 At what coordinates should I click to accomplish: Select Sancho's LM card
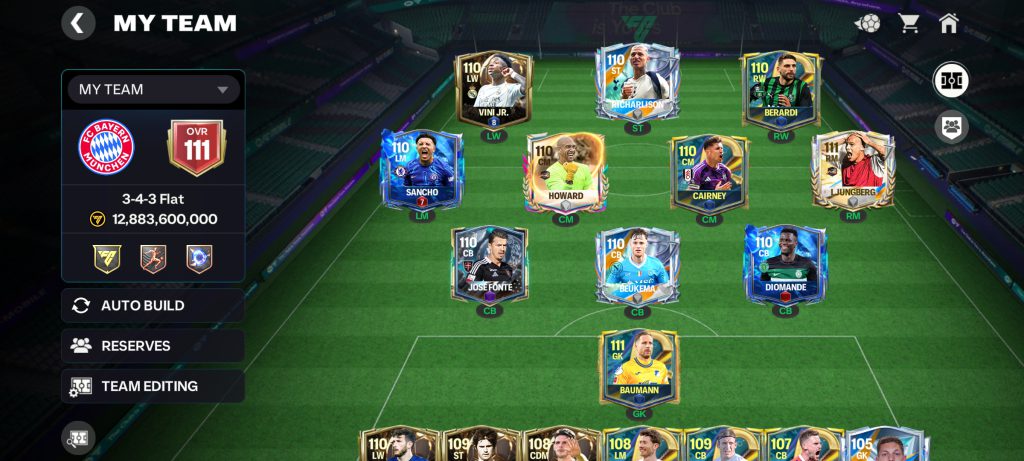click(421, 169)
